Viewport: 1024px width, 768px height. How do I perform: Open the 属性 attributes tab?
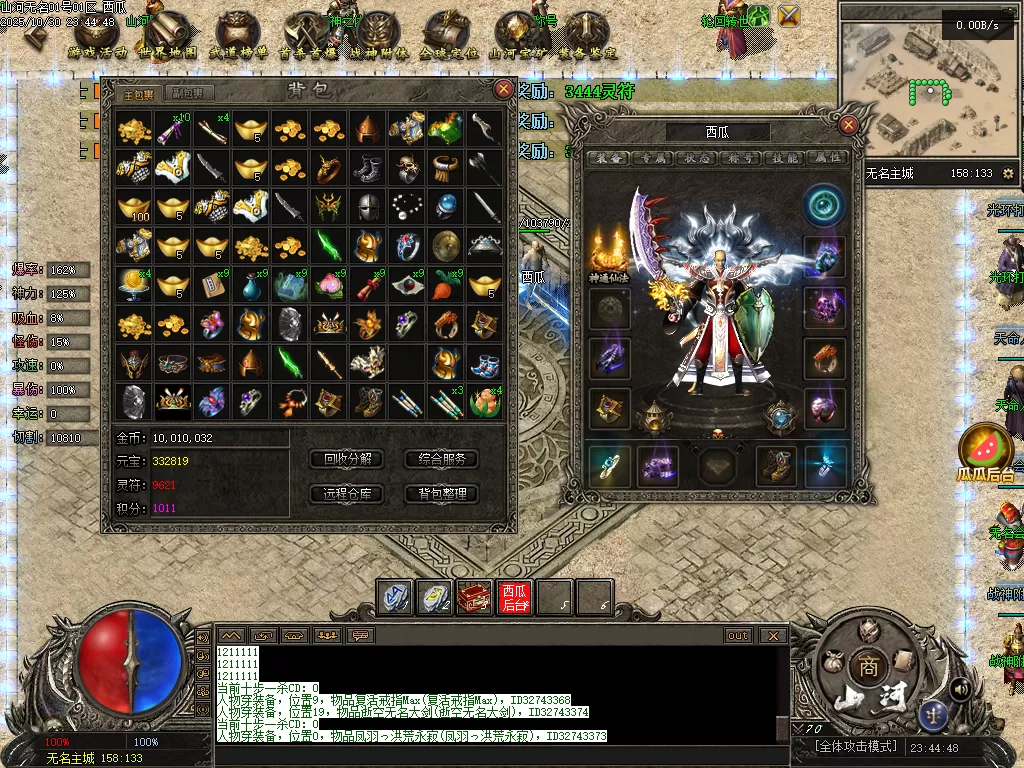coord(825,157)
